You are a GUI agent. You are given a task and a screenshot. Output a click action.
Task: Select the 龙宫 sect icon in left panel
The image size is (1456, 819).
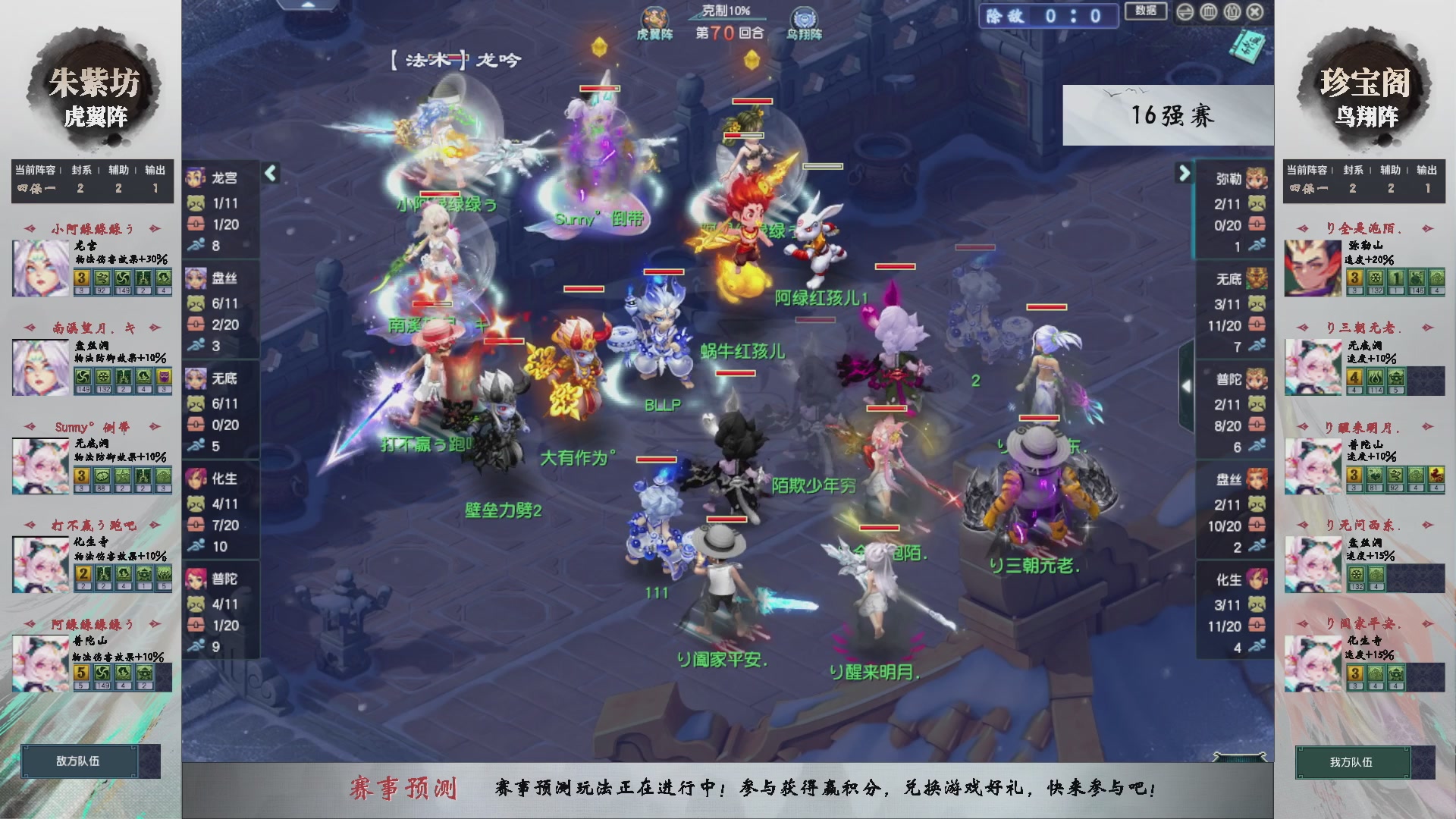coord(196,176)
